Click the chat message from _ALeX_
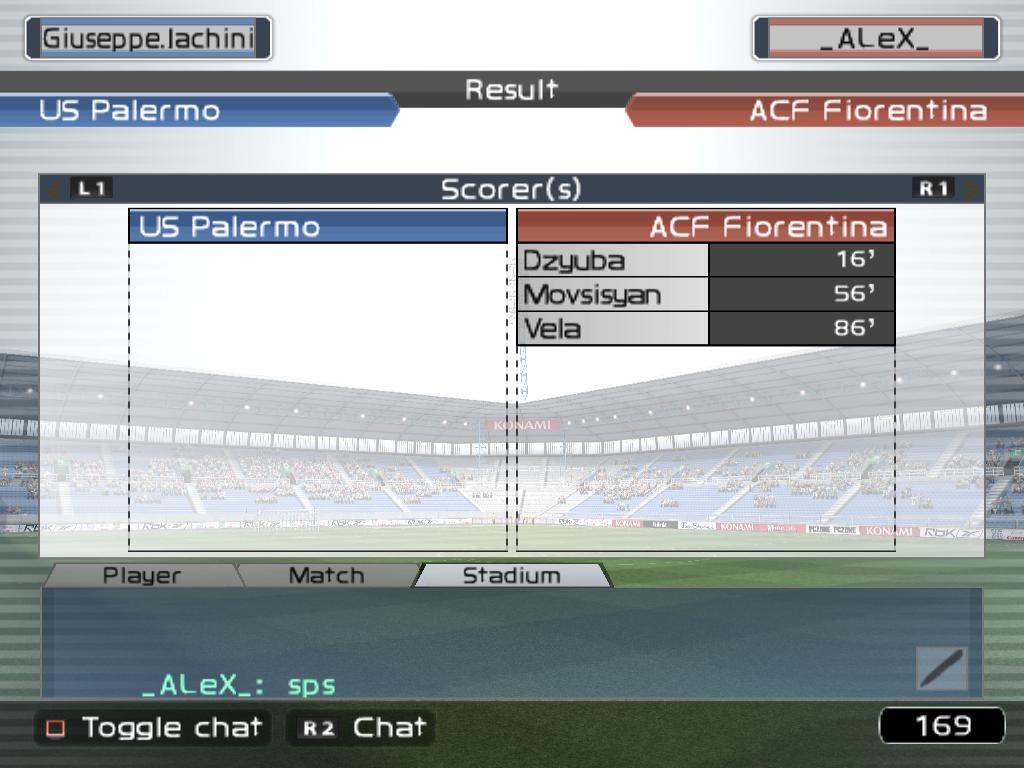This screenshot has width=1024, height=768. [x=239, y=685]
